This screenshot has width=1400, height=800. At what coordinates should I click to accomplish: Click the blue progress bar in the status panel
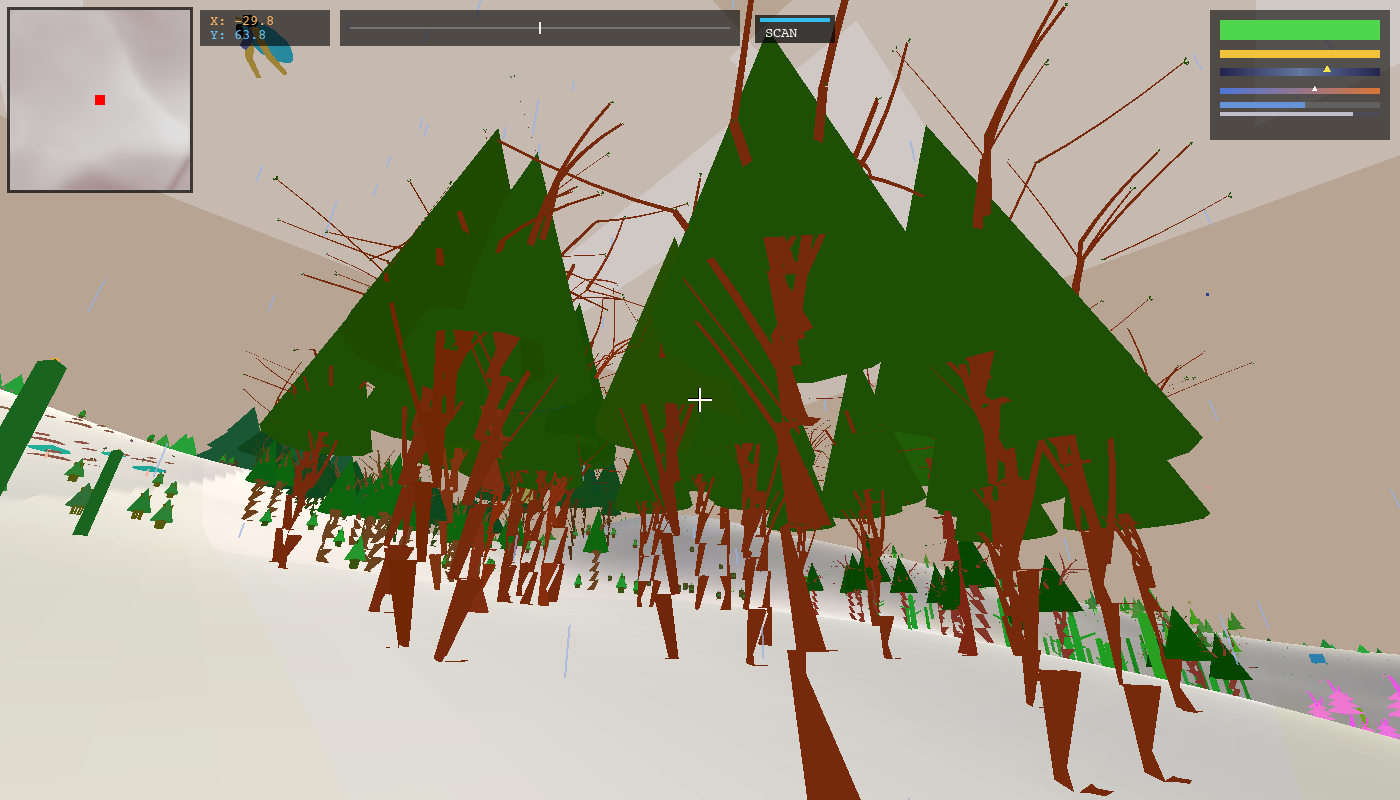point(1262,104)
